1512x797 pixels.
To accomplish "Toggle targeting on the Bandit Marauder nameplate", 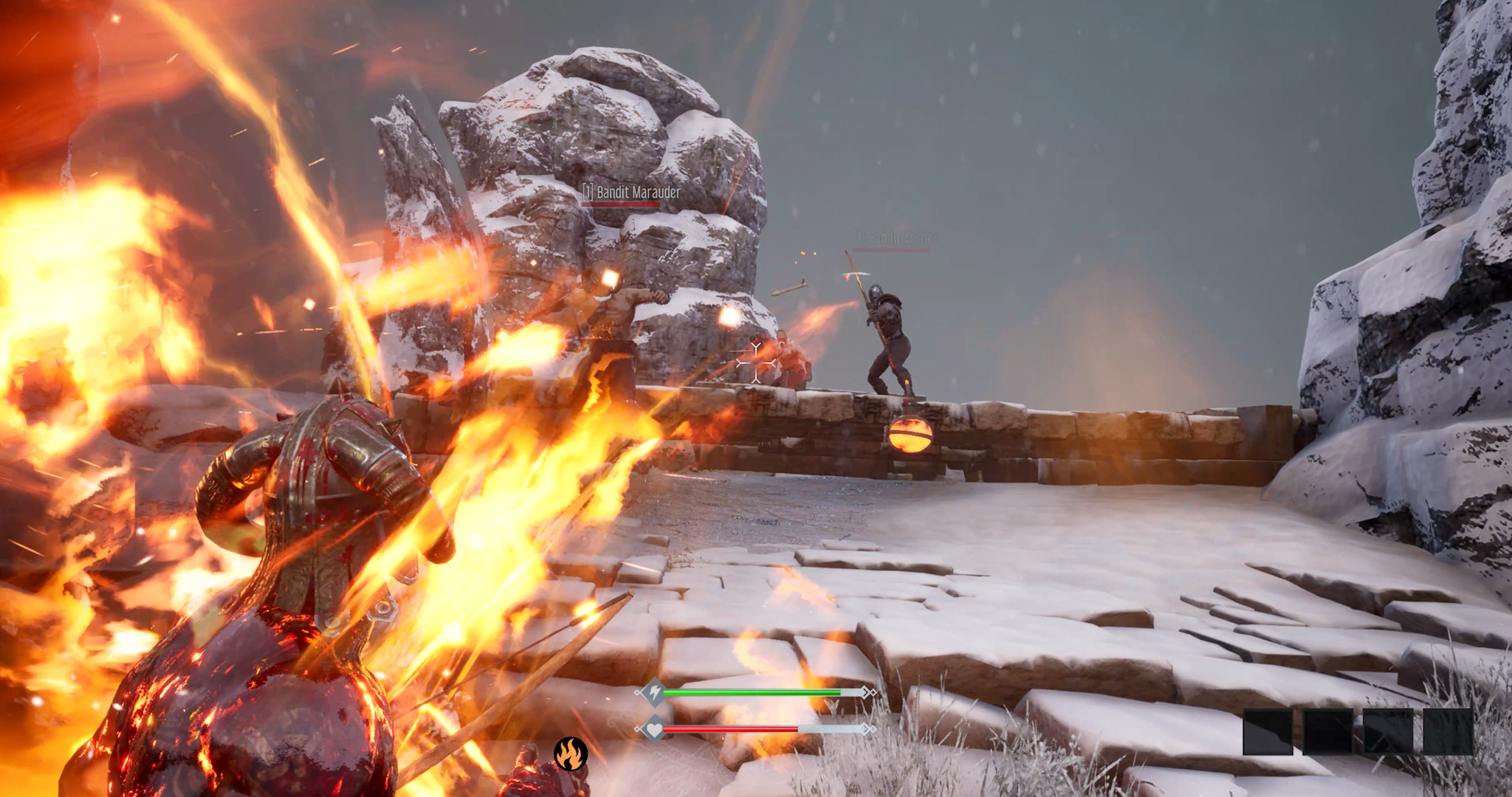I will click(x=633, y=193).
